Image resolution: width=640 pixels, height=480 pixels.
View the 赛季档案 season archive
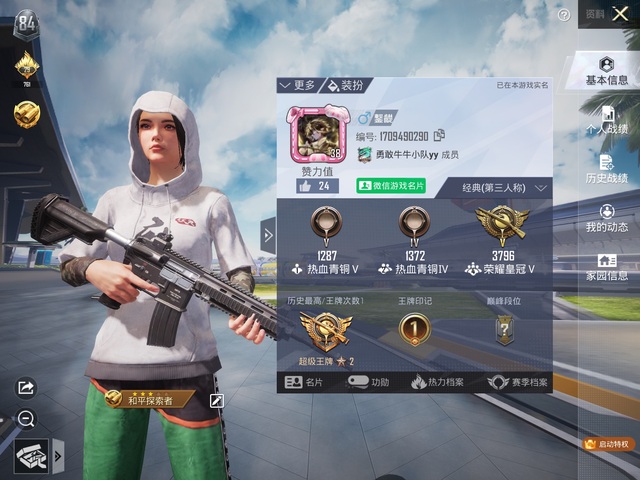tap(516, 382)
